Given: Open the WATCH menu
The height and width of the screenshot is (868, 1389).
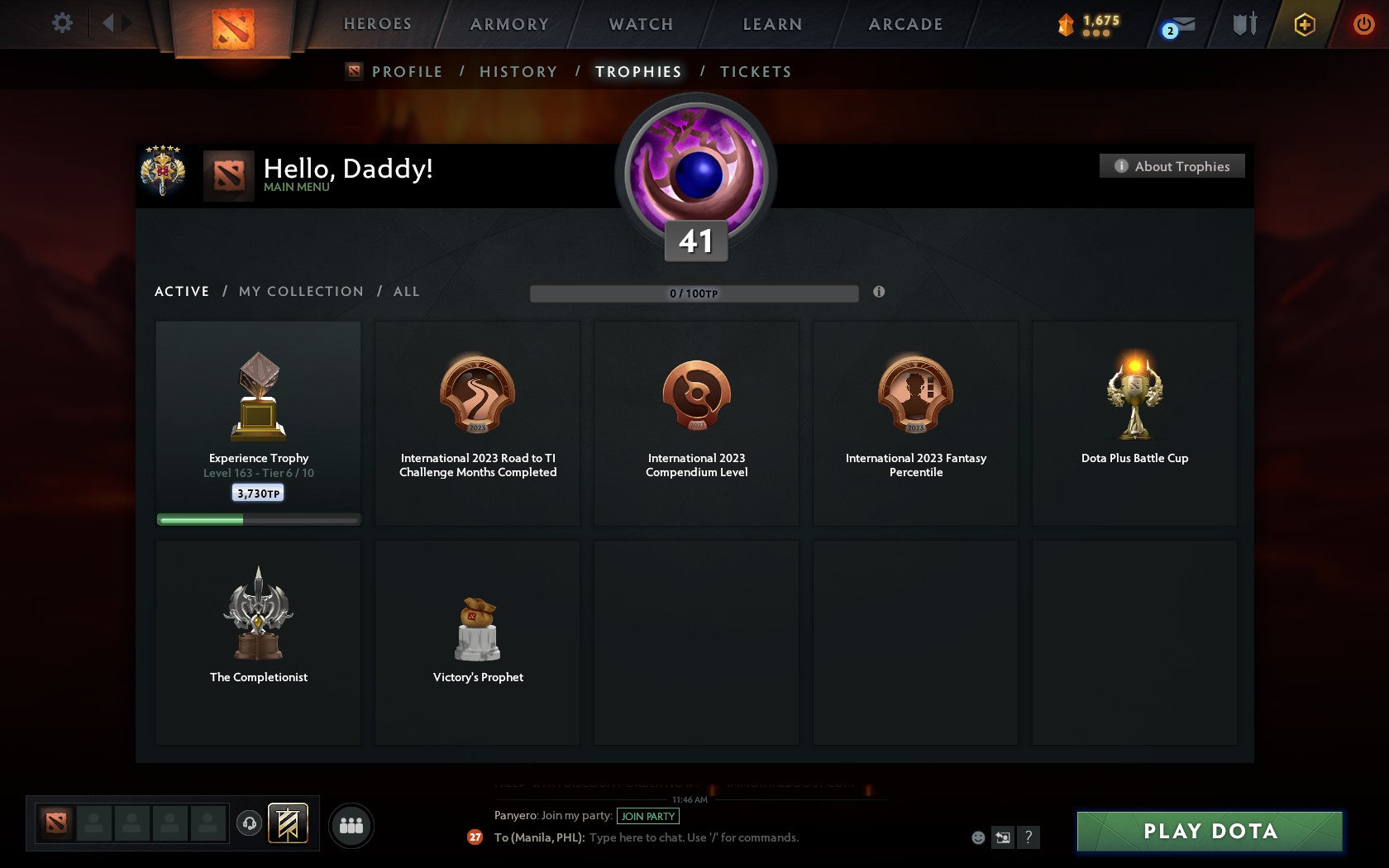Looking at the screenshot, I should [x=639, y=24].
